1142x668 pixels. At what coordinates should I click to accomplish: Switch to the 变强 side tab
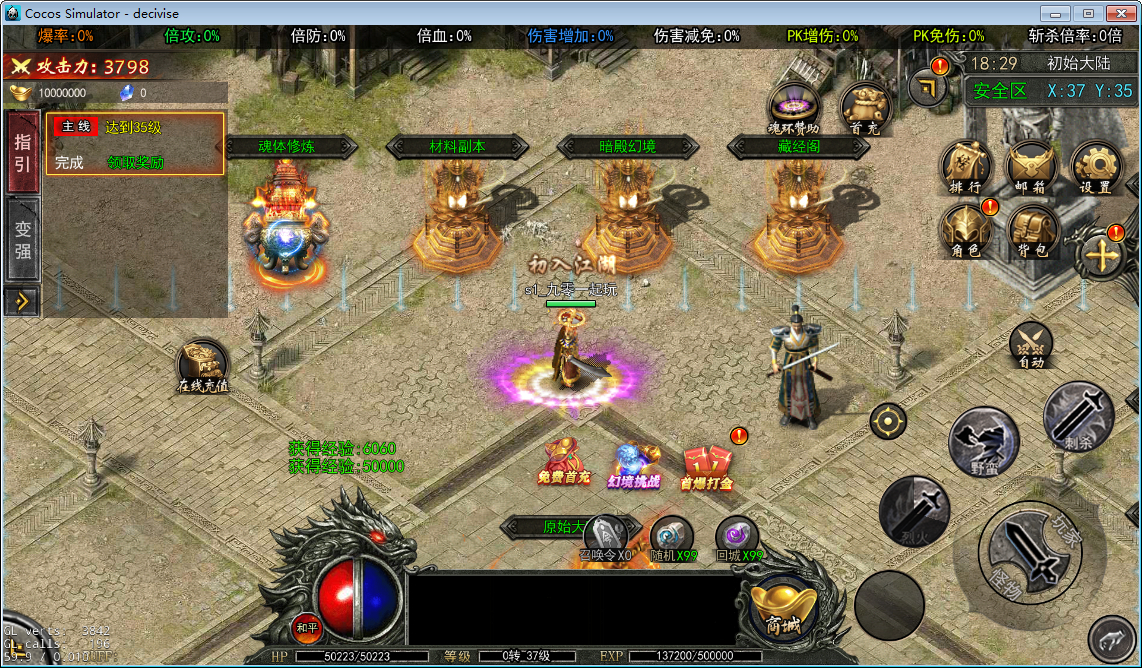point(22,240)
